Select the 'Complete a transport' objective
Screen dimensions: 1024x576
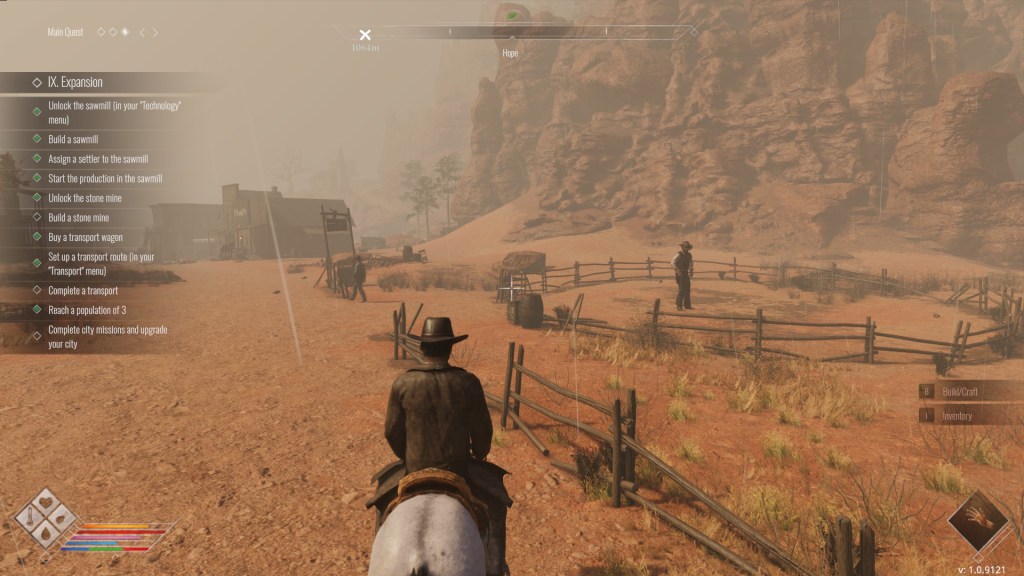point(82,290)
